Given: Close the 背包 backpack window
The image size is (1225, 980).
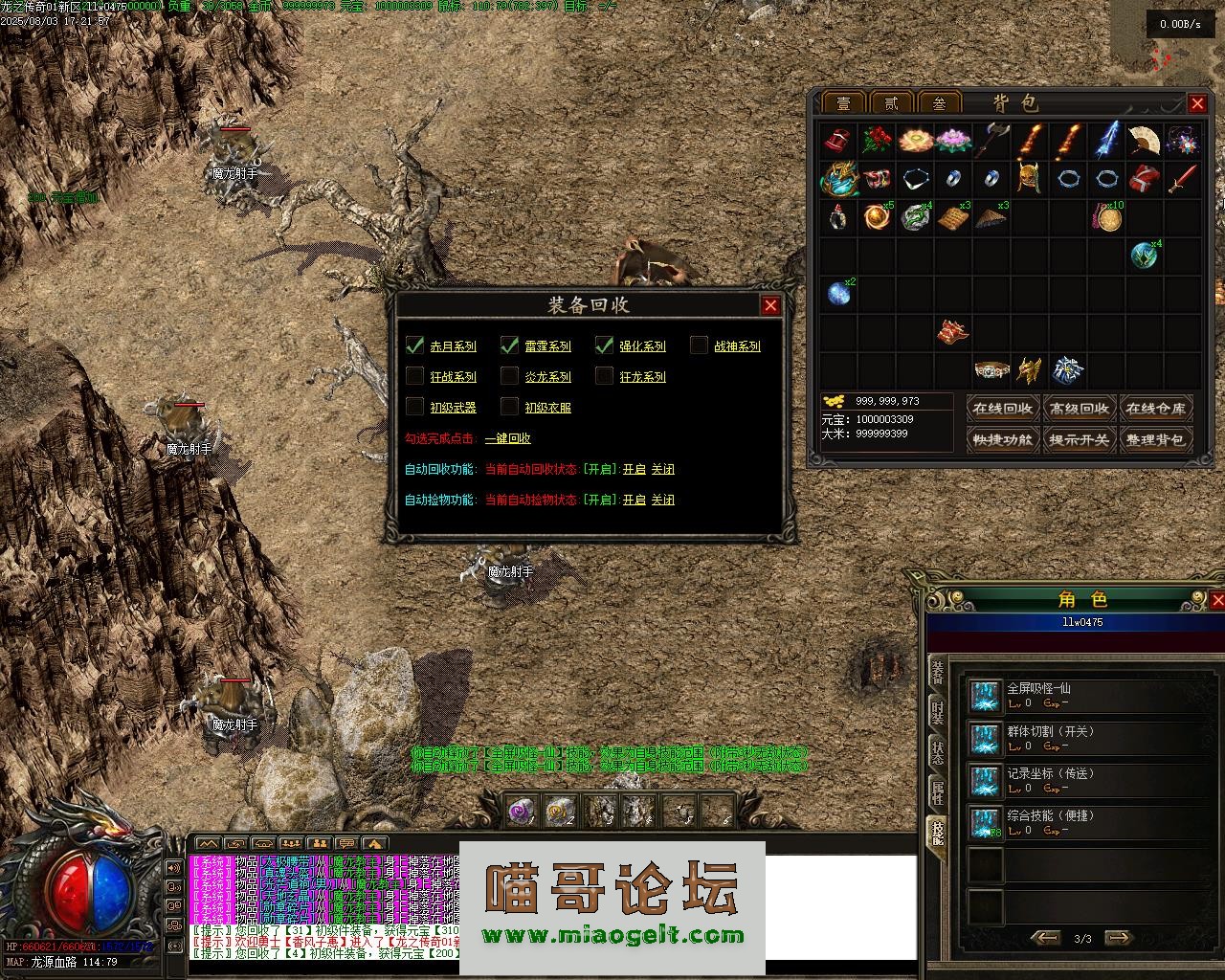Looking at the screenshot, I should pyautogui.click(x=1197, y=103).
